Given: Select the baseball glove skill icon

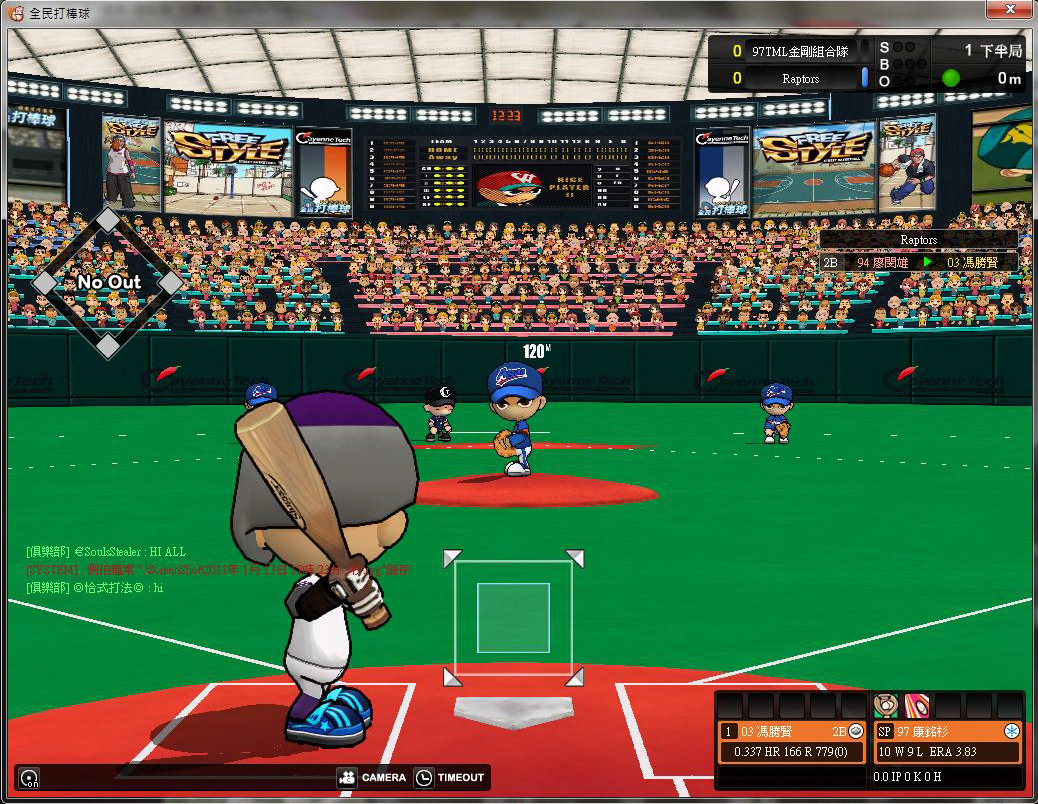Looking at the screenshot, I should coord(885,706).
